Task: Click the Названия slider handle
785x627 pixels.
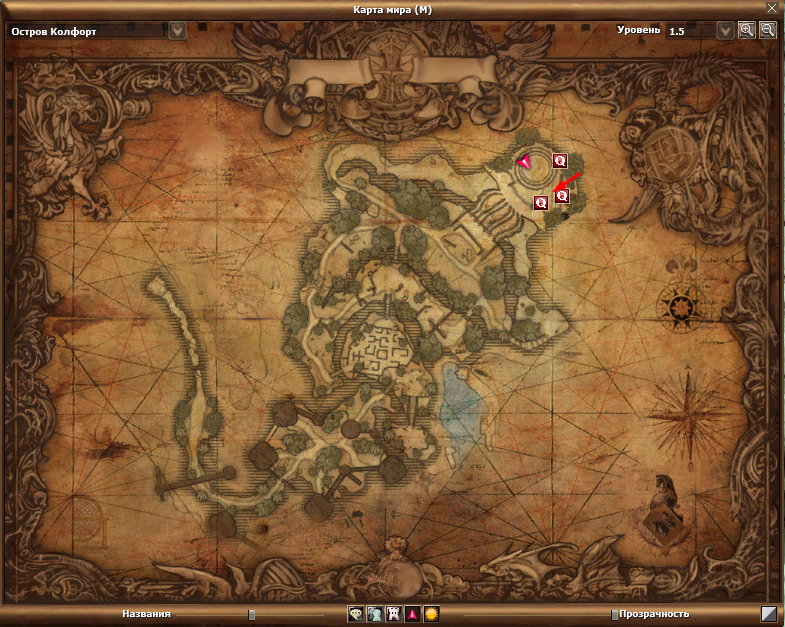Action: click(x=251, y=614)
